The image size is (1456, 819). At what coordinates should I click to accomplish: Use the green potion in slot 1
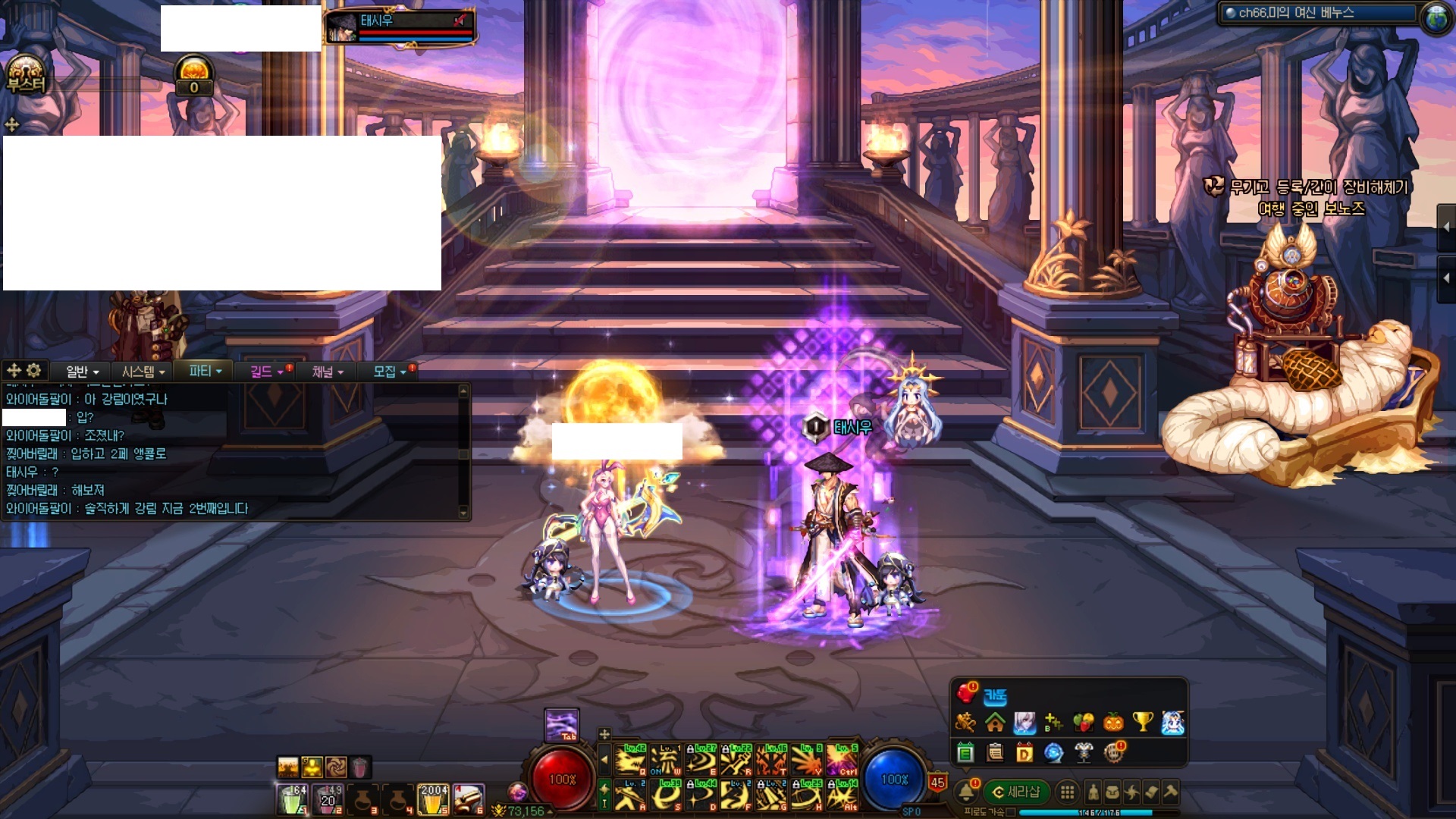(x=292, y=799)
